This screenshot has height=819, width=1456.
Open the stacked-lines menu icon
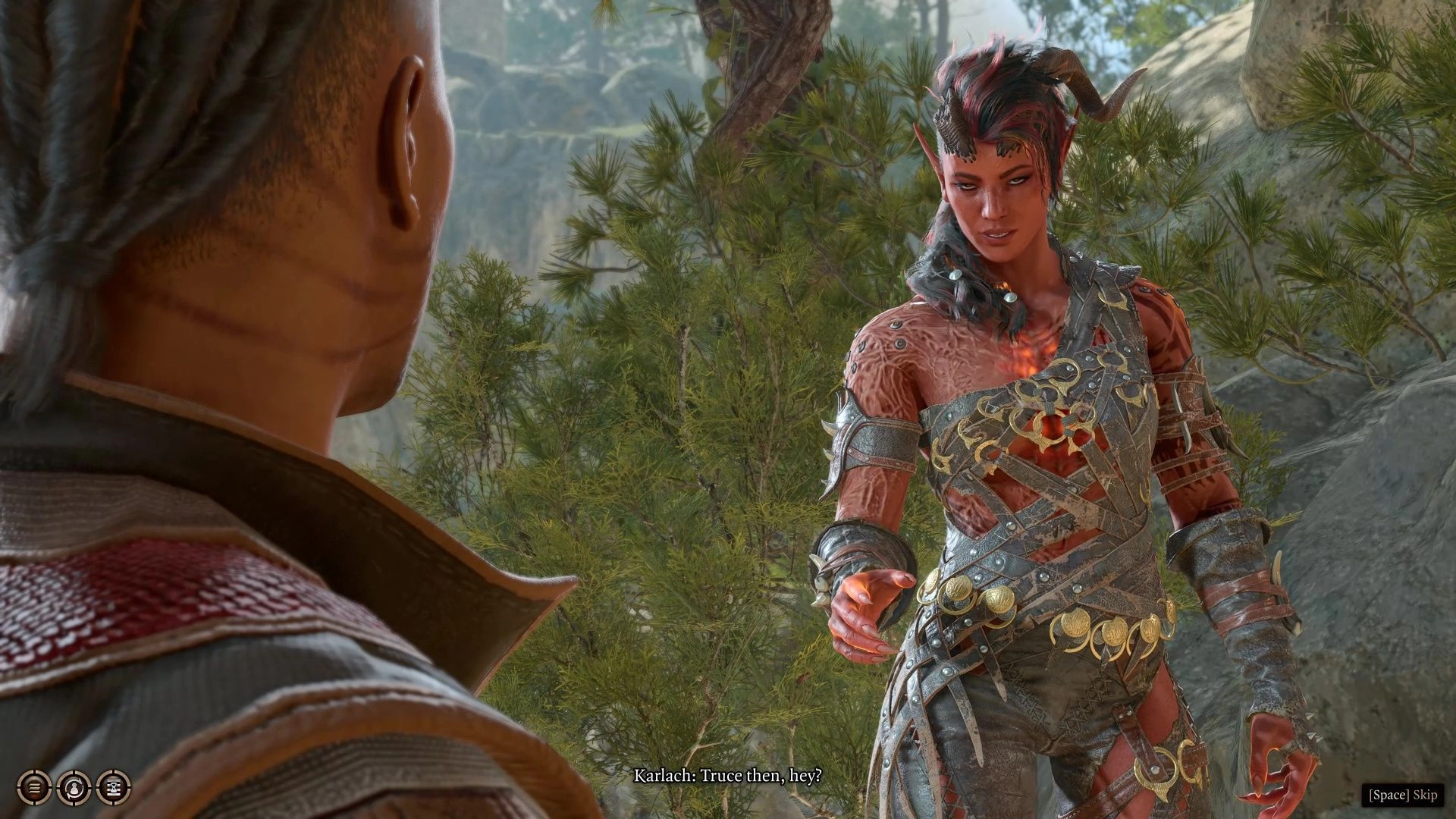(34, 788)
